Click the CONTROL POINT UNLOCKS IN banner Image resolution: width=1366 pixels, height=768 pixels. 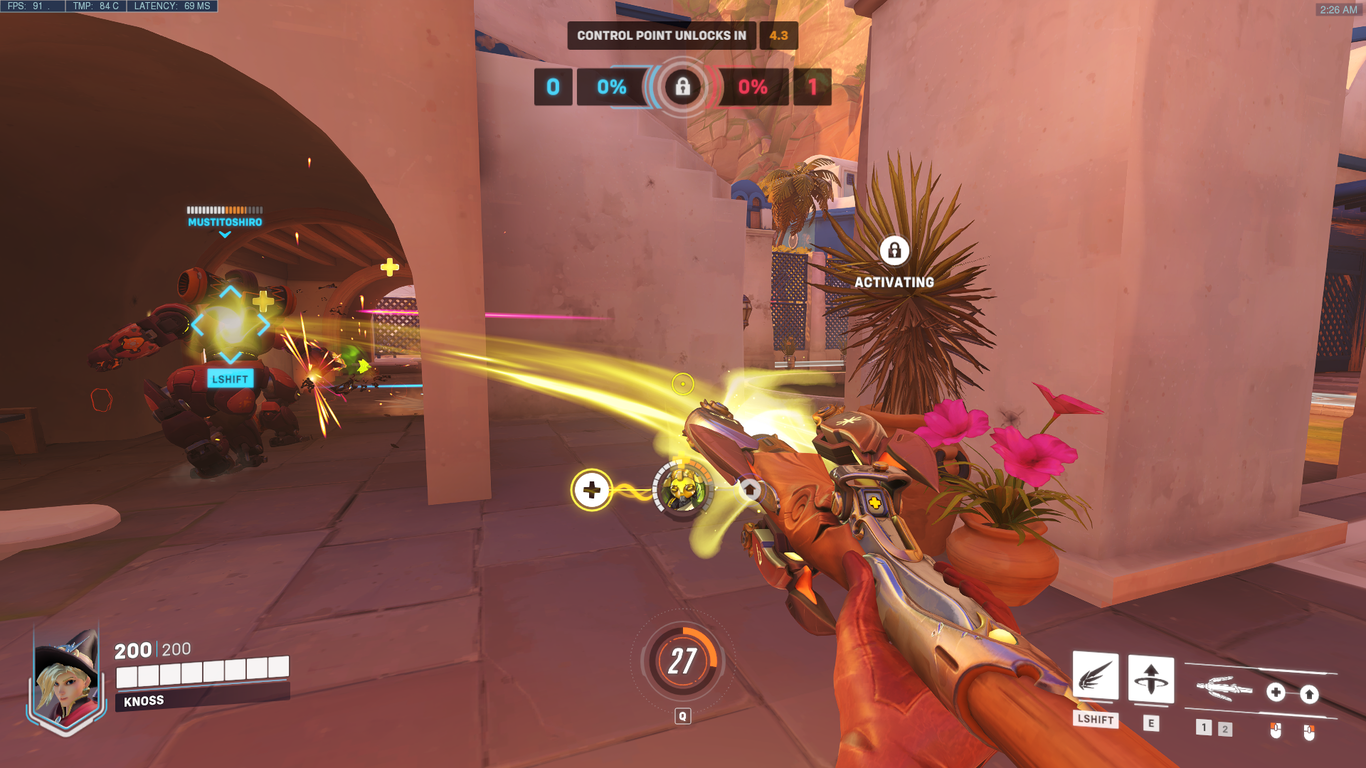[x=662, y=35]
